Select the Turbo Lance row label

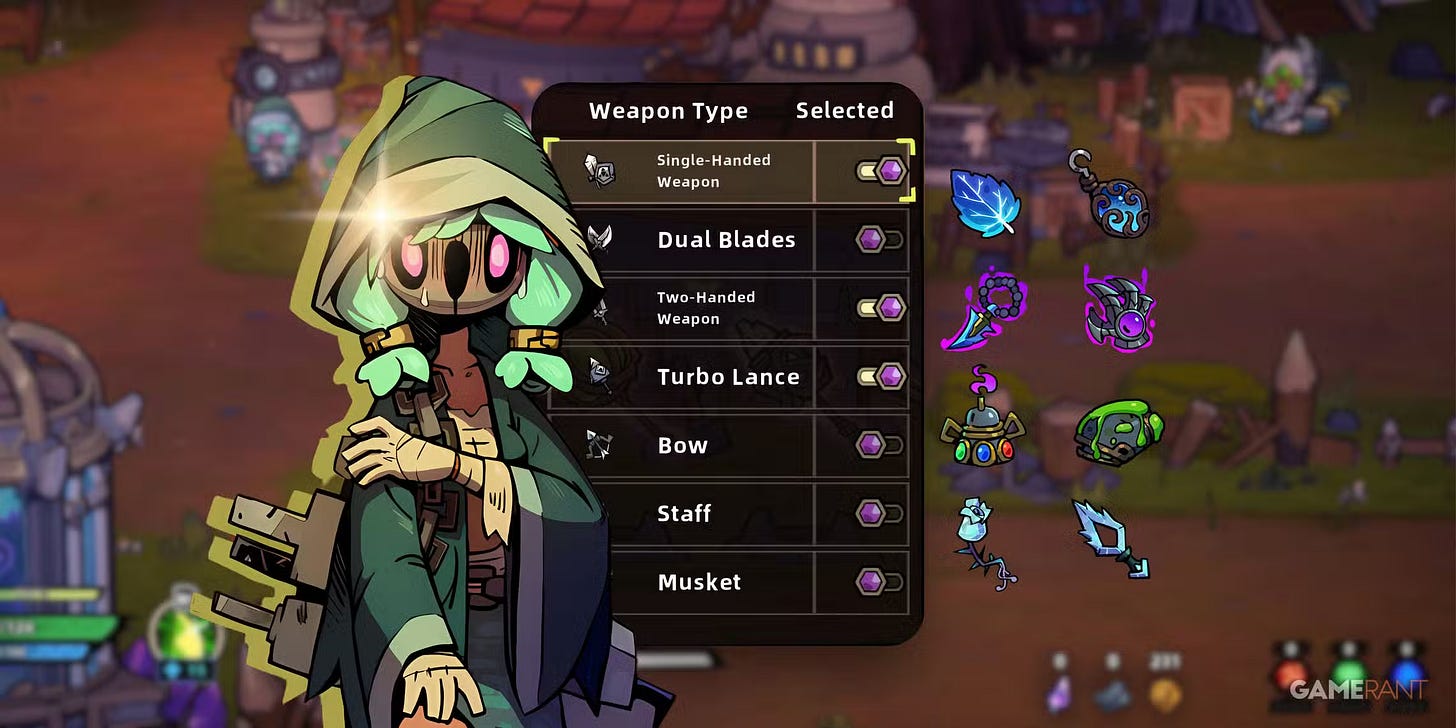pos(728,377)
